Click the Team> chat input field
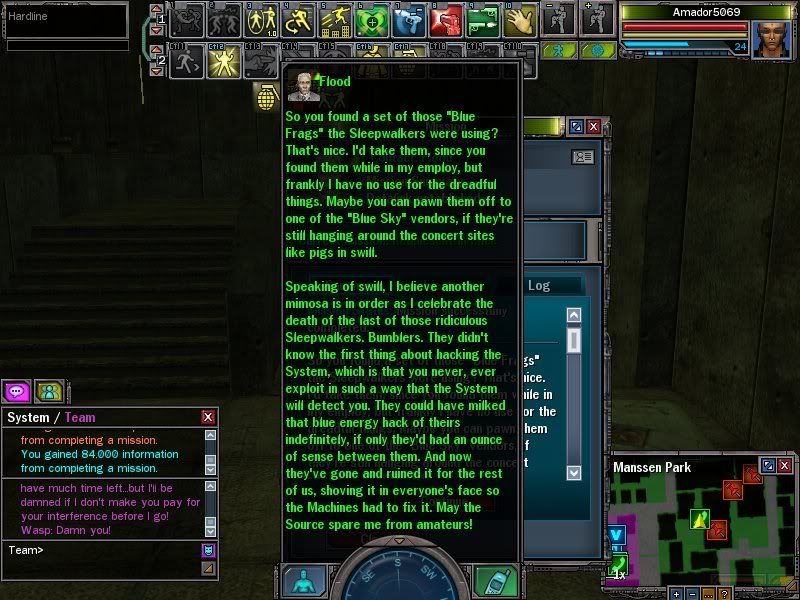The image size is (800, 600). [x=100, y=549]
